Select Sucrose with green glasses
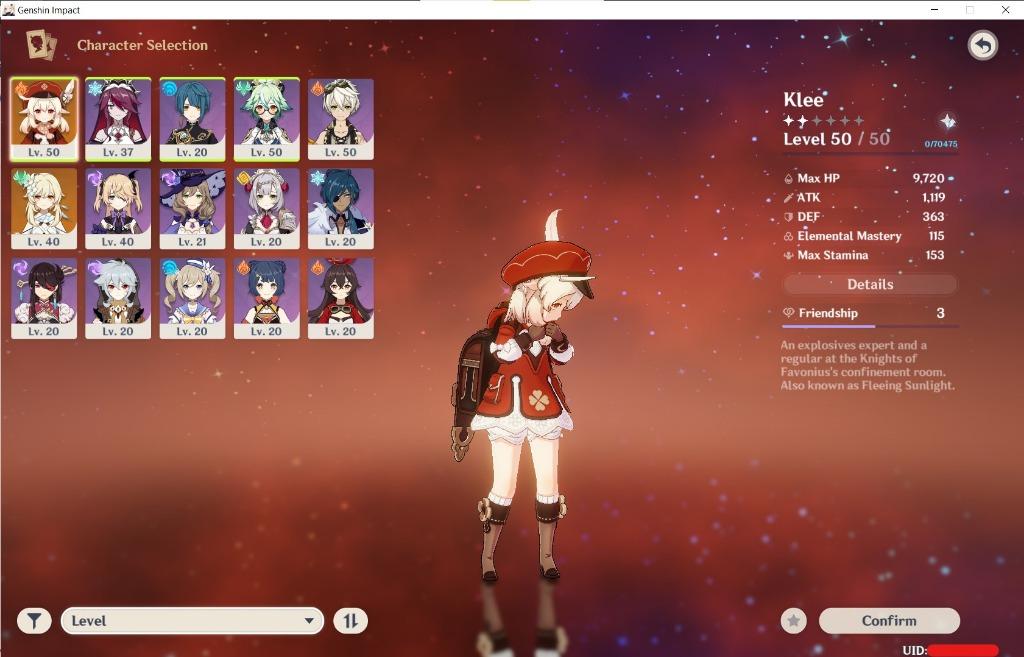 pos(266,119)
